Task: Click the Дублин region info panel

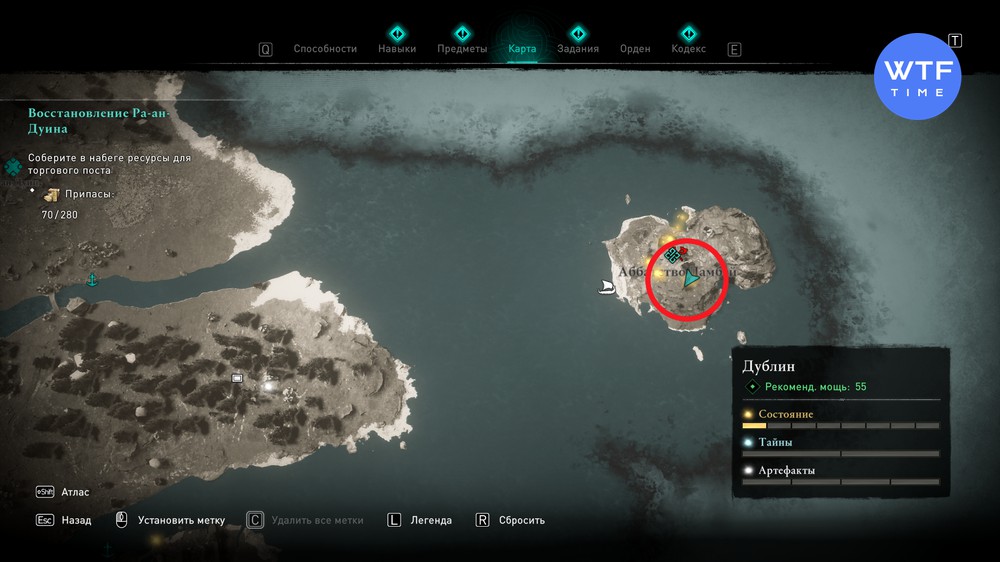Action: 840,422
